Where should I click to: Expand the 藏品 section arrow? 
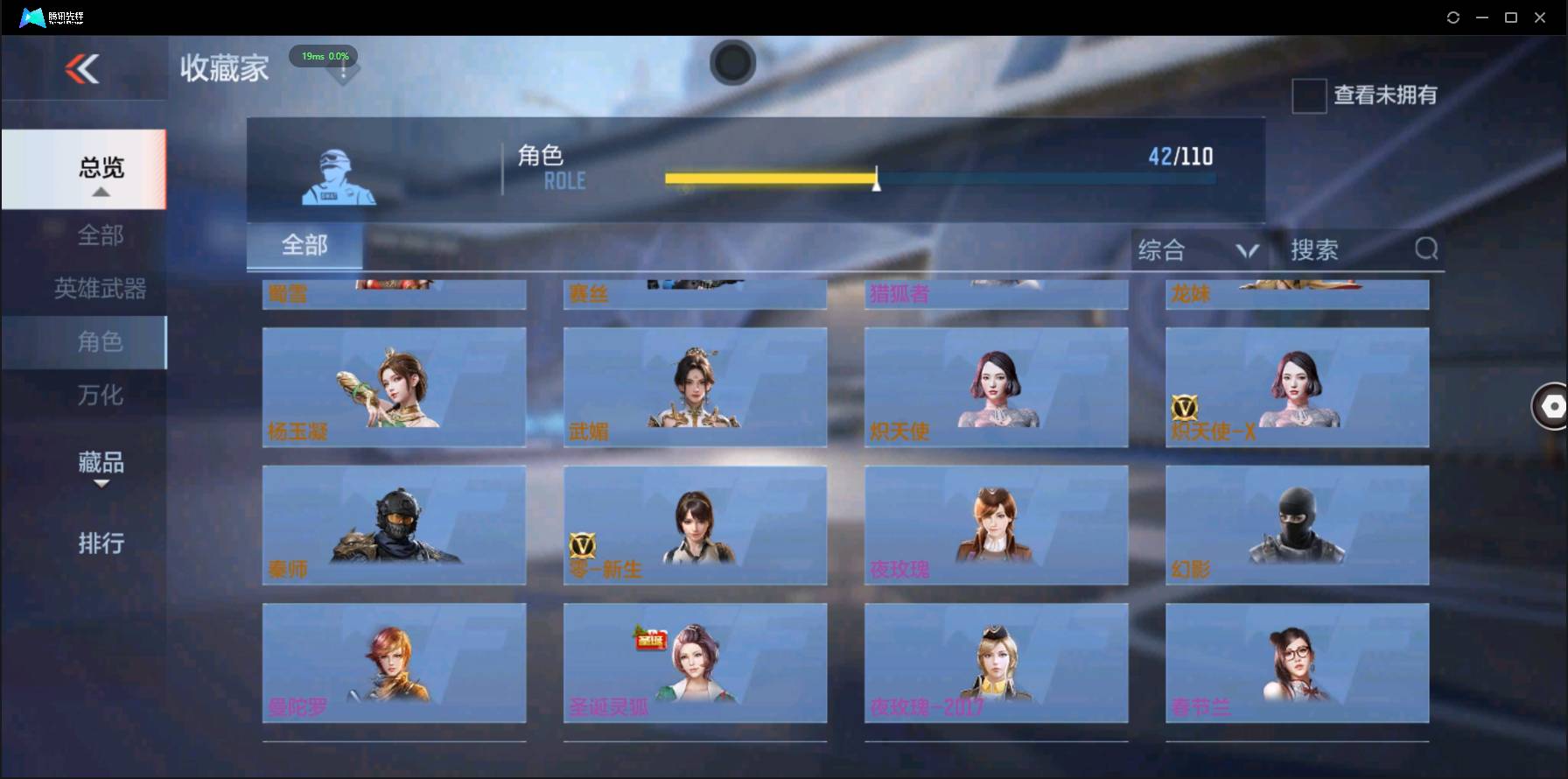[101, 484]
